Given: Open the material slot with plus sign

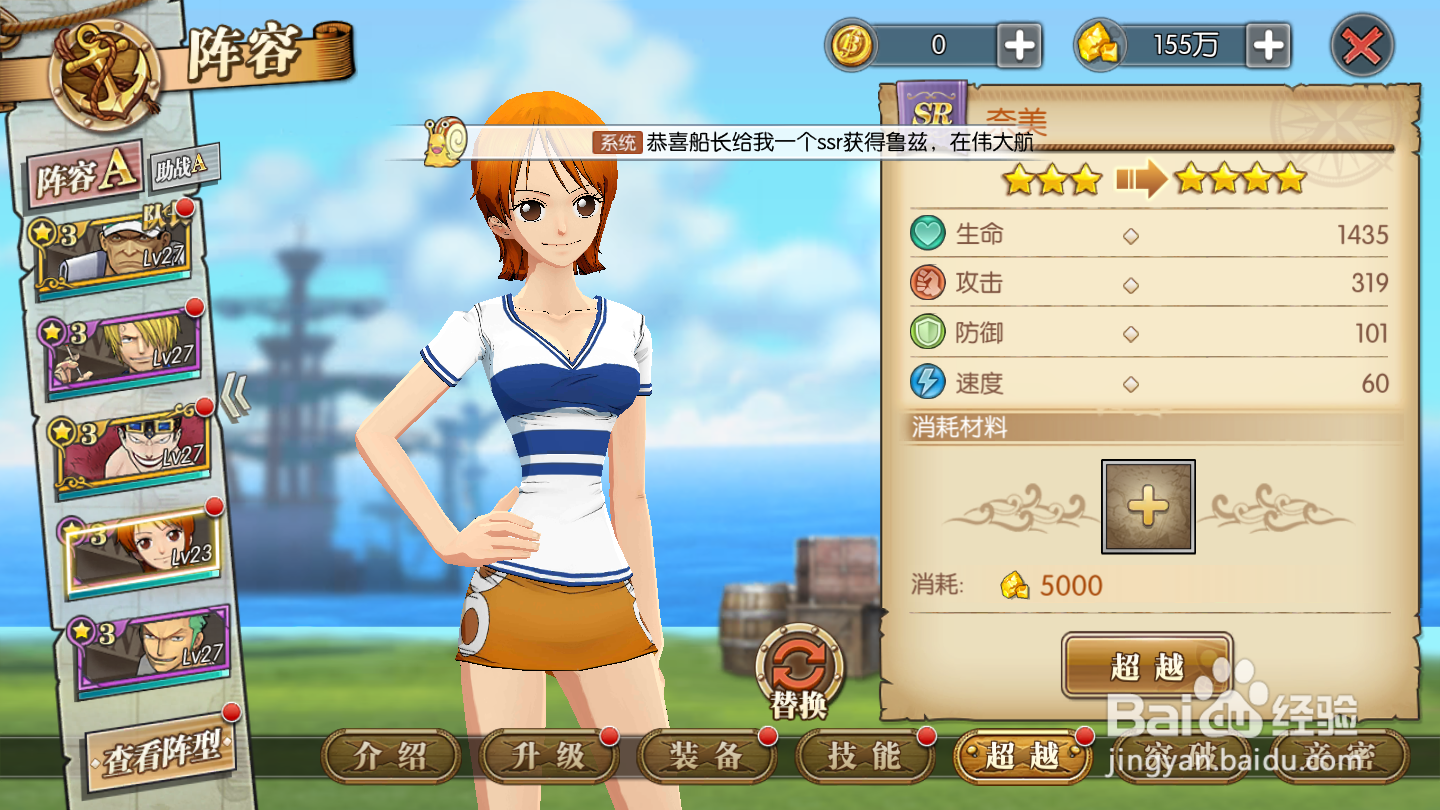Looking at the screenshot, I should [x=1148, y=505].
